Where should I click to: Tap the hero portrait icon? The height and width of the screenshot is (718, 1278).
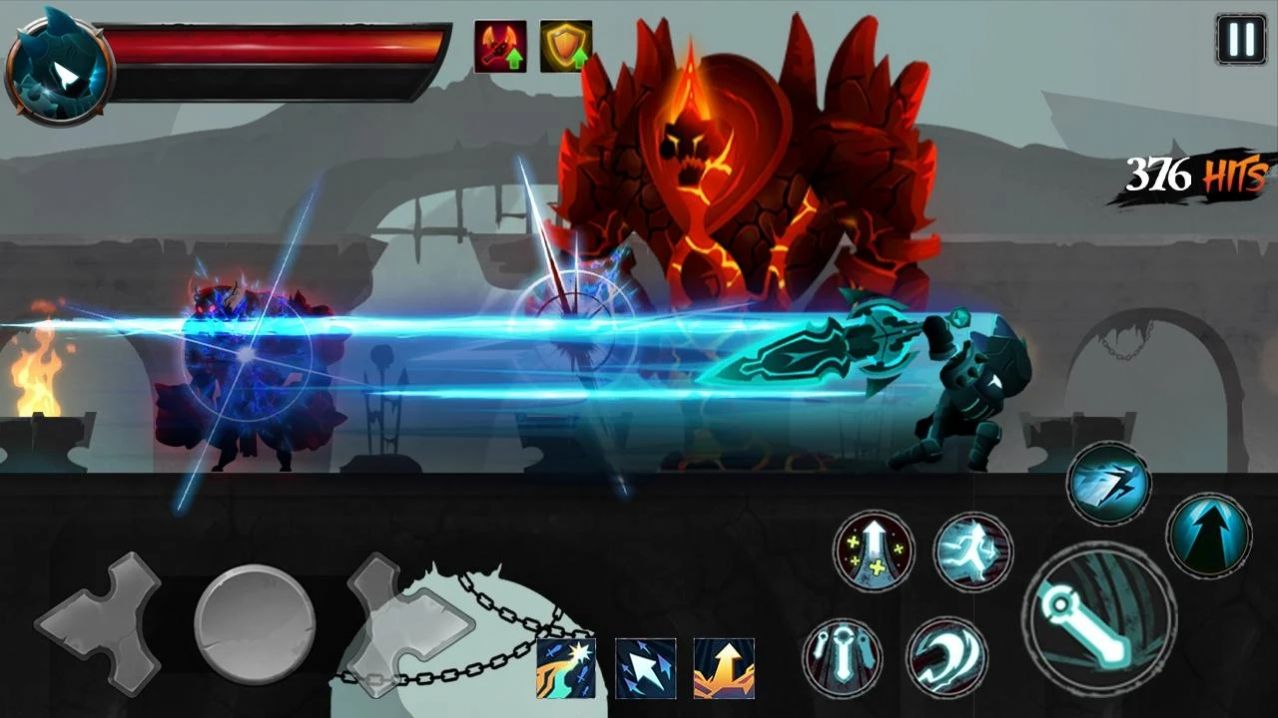(x=58, y=72)
